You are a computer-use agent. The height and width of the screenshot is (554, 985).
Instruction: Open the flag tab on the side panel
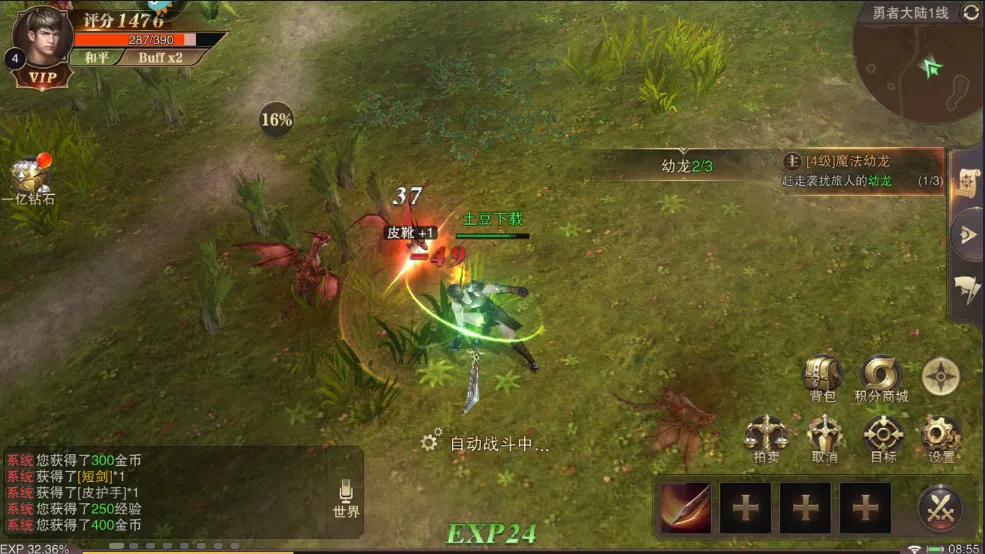click(x=967, y=289)
